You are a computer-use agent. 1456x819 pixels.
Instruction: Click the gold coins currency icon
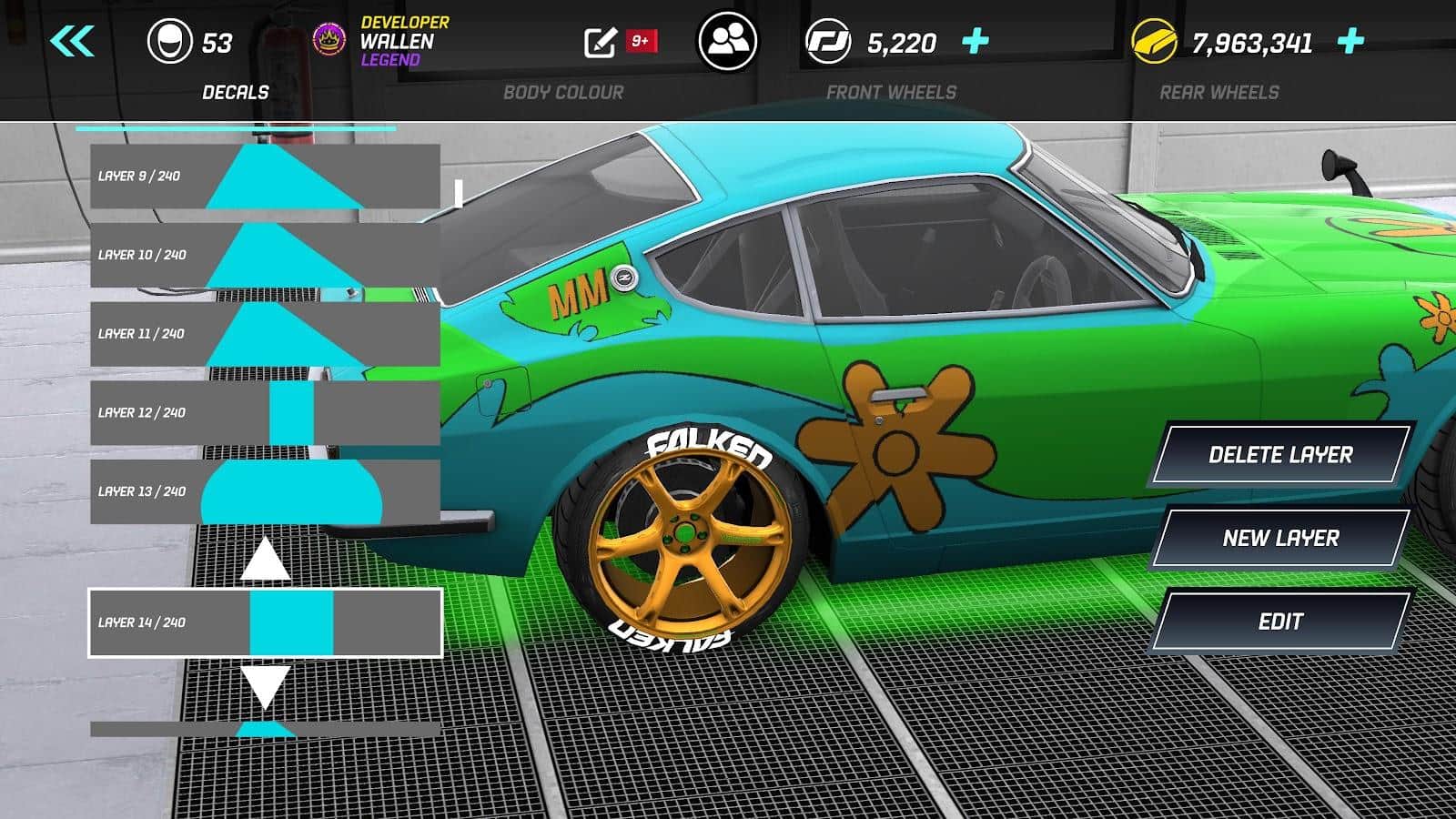click(1153, 38)
